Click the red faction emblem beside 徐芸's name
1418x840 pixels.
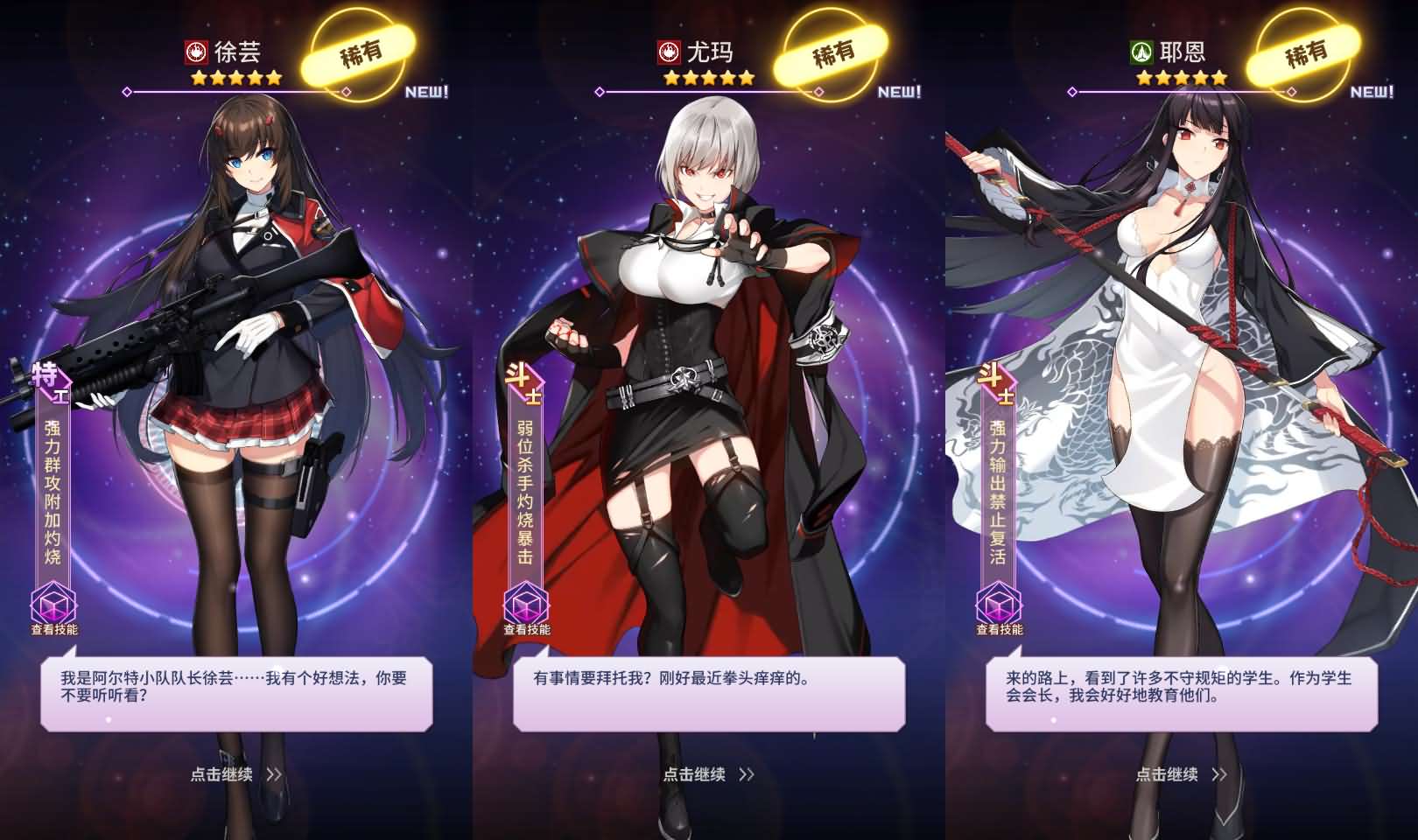pos(195,50)
